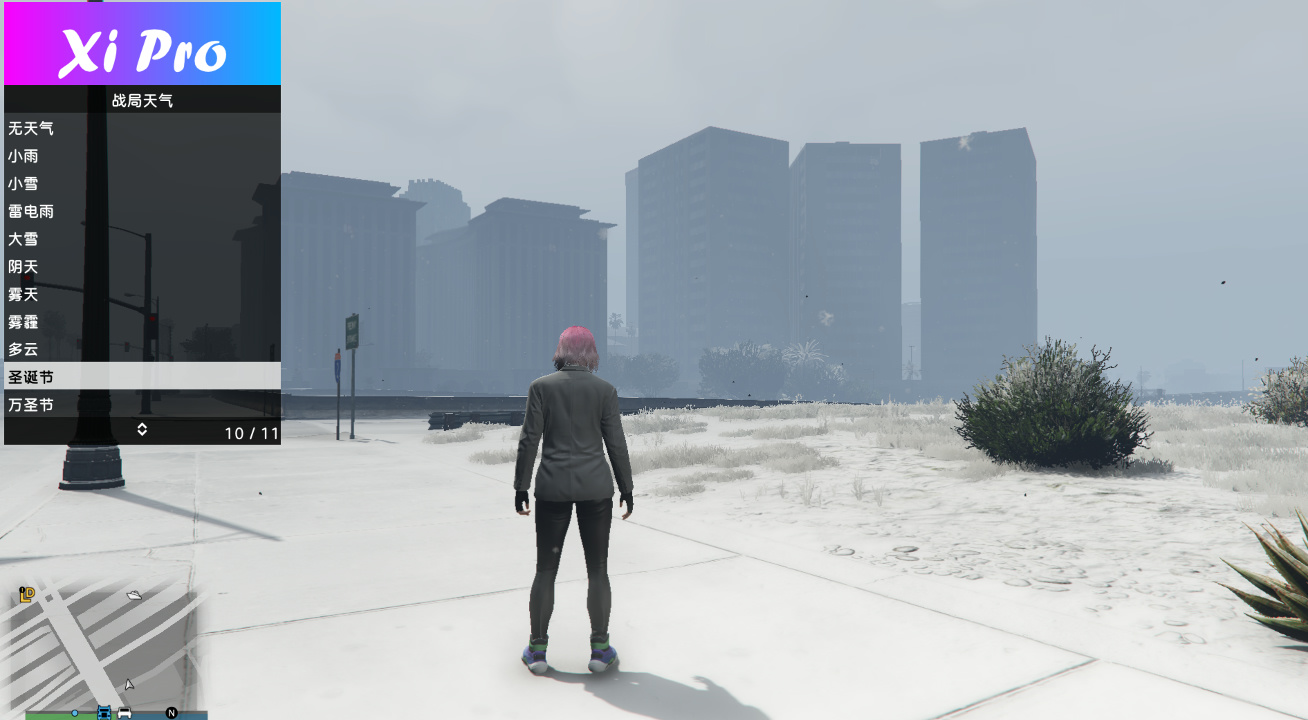Click the Xi Pro logo banner
Screen dimensions: 1308x720
click(140, 44)
